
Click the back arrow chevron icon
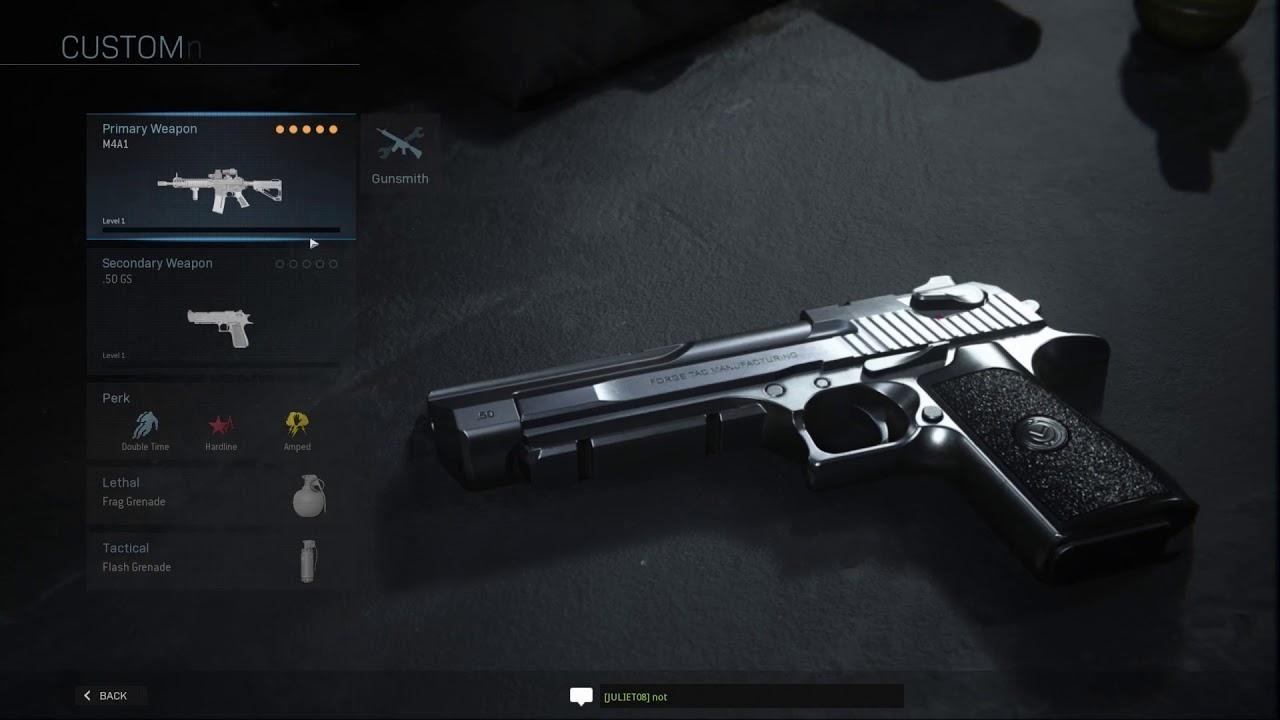pos(88,695)
